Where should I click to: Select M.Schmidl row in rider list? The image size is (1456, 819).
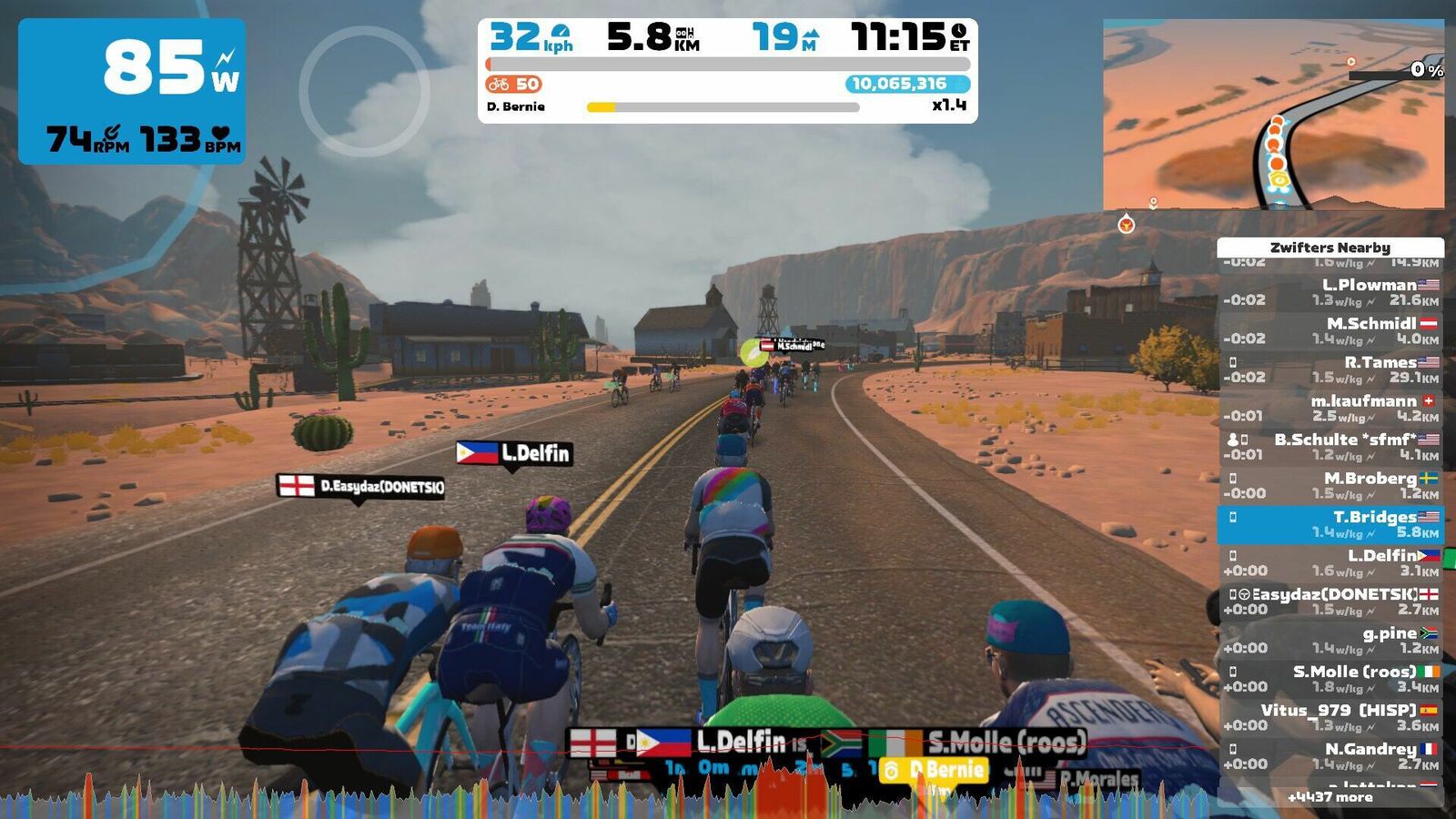[x=1330, y=330]
